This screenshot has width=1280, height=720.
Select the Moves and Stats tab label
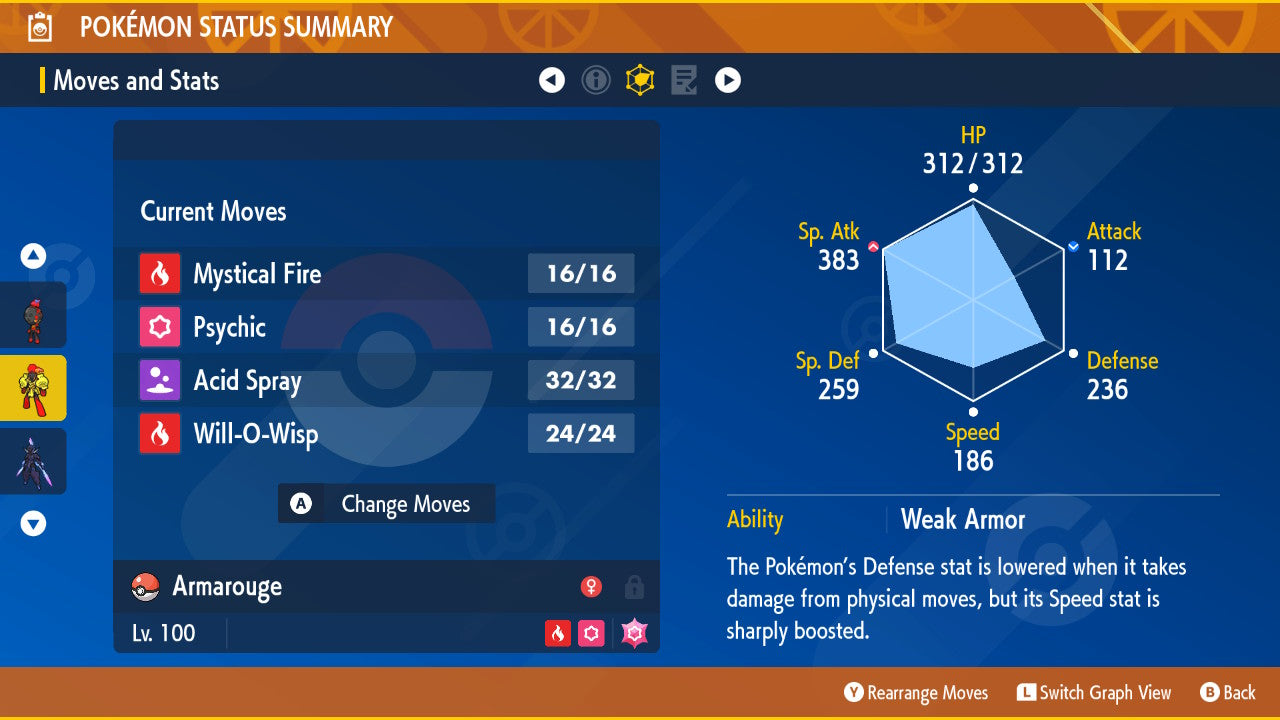(x=136, y=80)
